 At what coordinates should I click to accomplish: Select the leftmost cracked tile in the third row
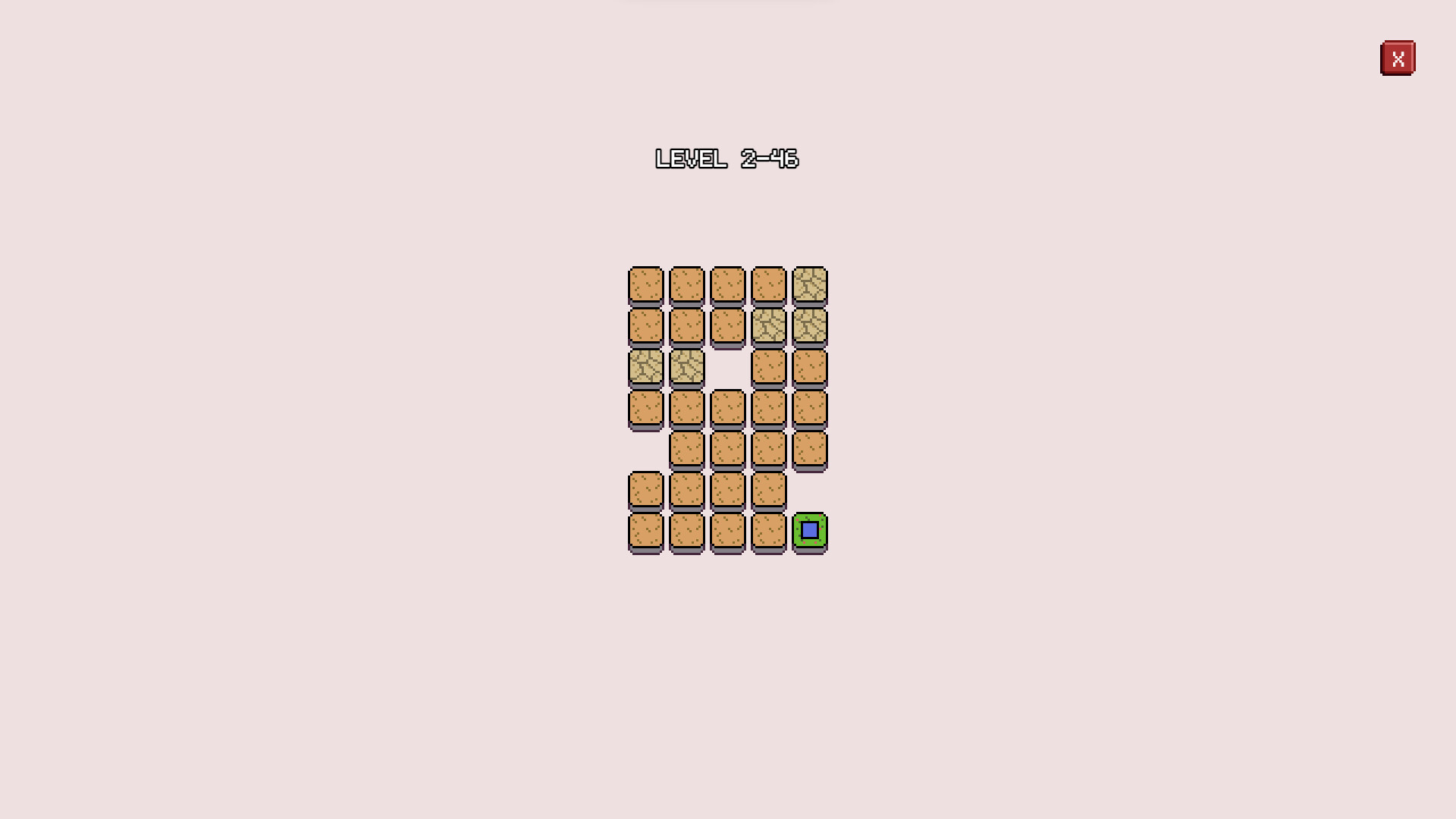click(x=646, y=368)
